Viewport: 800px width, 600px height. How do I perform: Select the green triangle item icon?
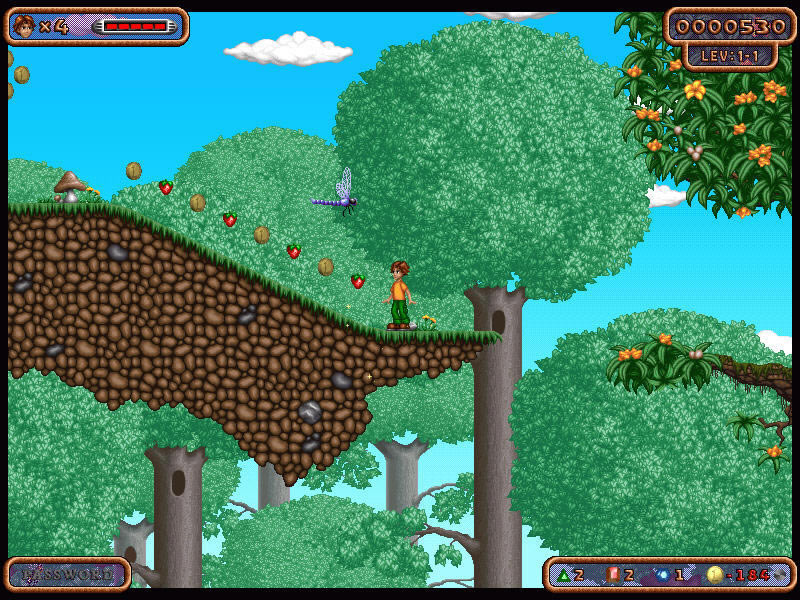tap(561, 574)
